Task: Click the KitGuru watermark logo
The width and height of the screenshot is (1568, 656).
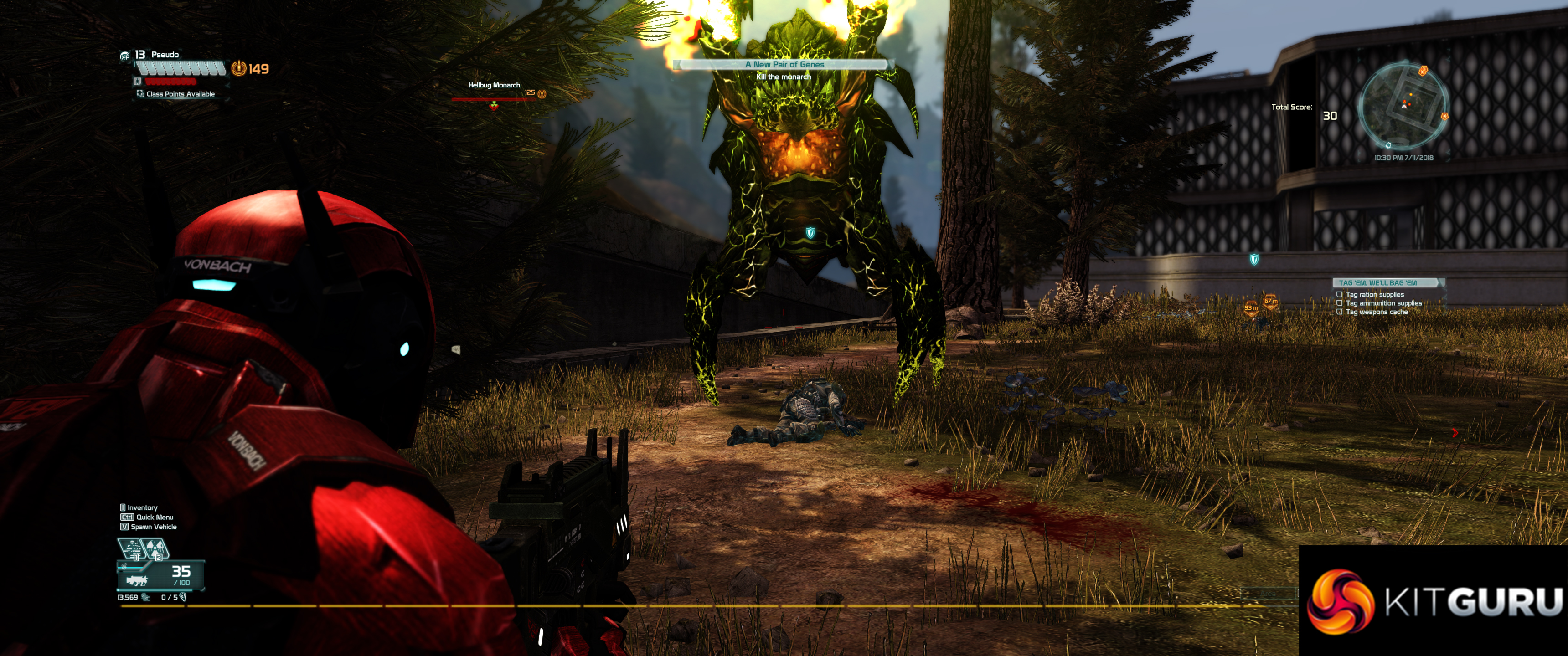Action: point(1434,600)
